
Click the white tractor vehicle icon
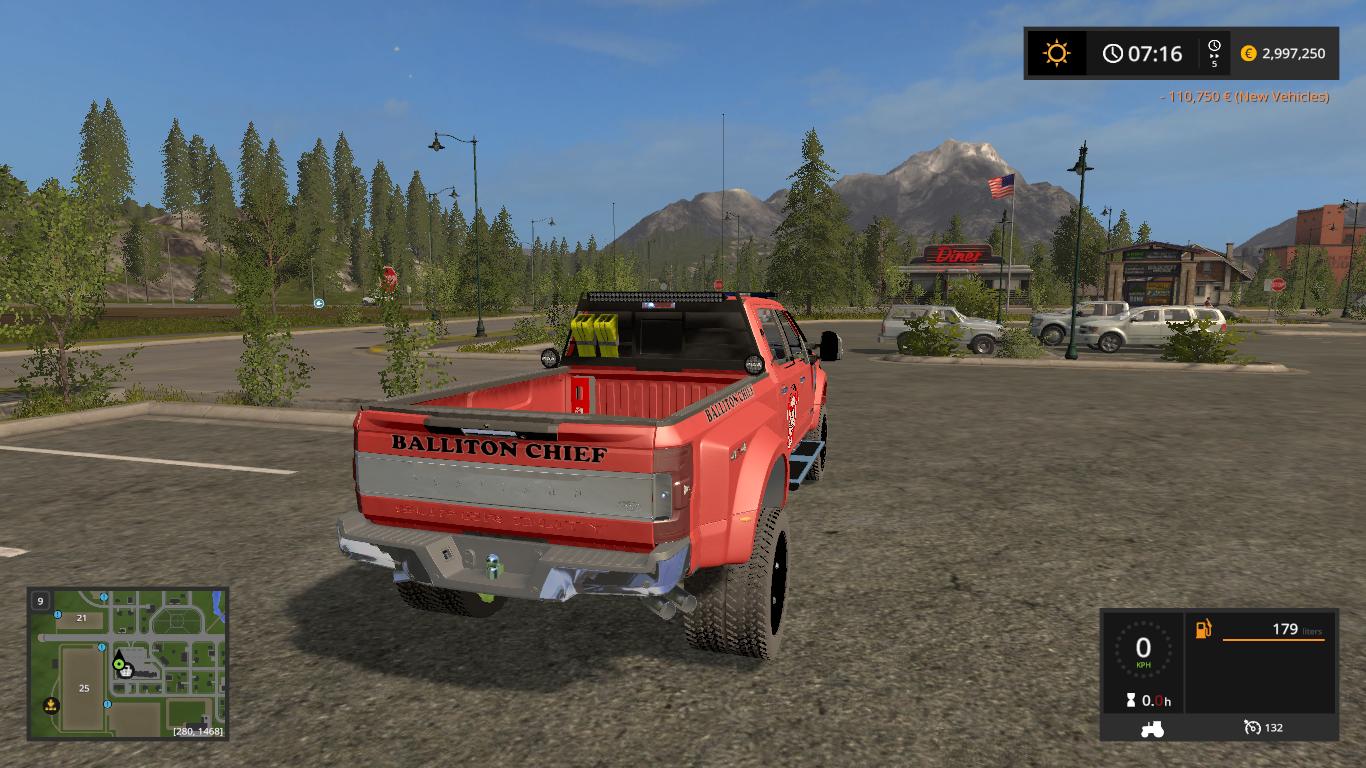[1151, 728]
